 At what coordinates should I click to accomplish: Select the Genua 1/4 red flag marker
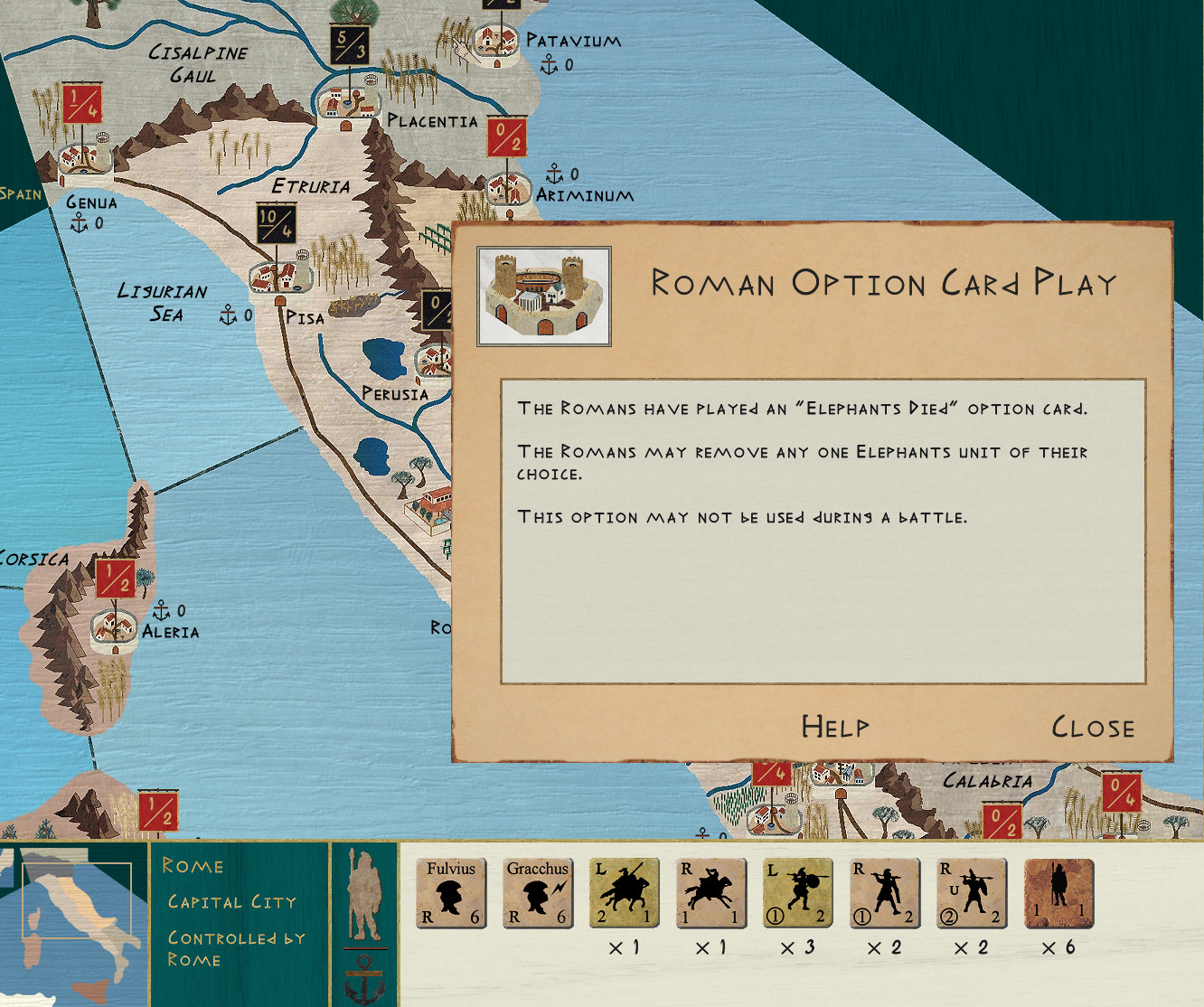81,103
